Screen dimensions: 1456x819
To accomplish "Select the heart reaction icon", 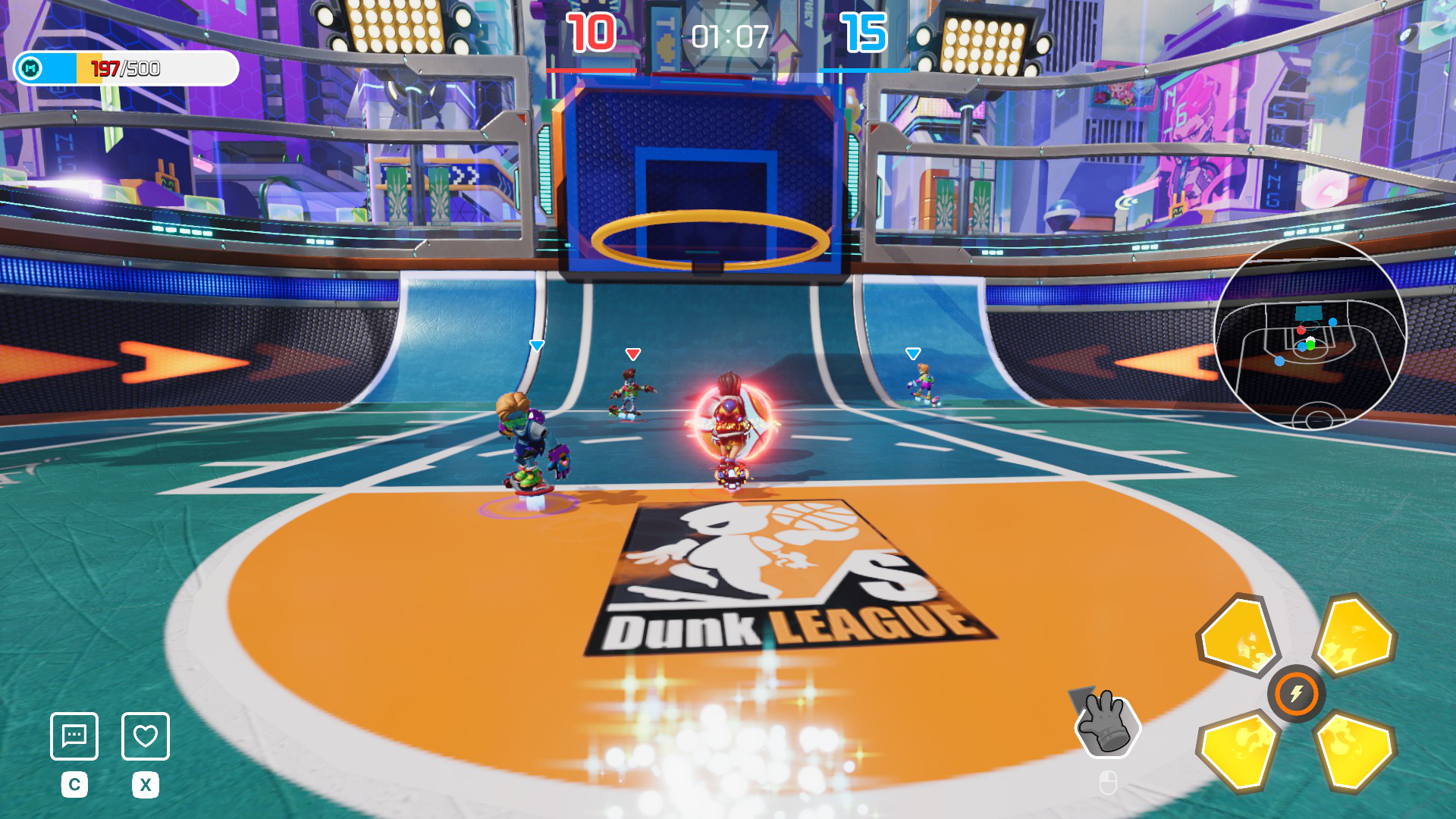I will (x=145, y=736).
